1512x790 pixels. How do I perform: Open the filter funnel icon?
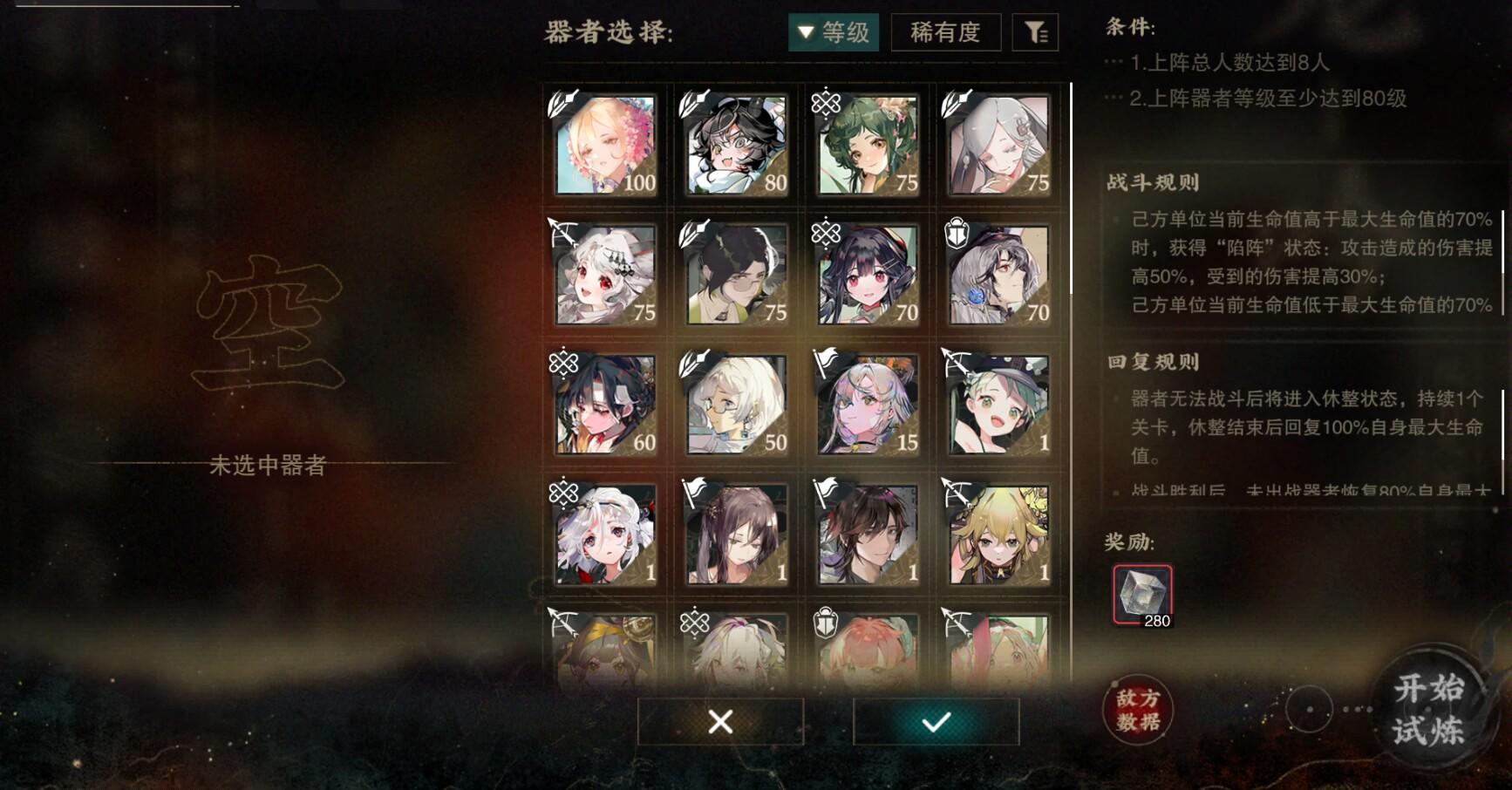point(1035,33)
